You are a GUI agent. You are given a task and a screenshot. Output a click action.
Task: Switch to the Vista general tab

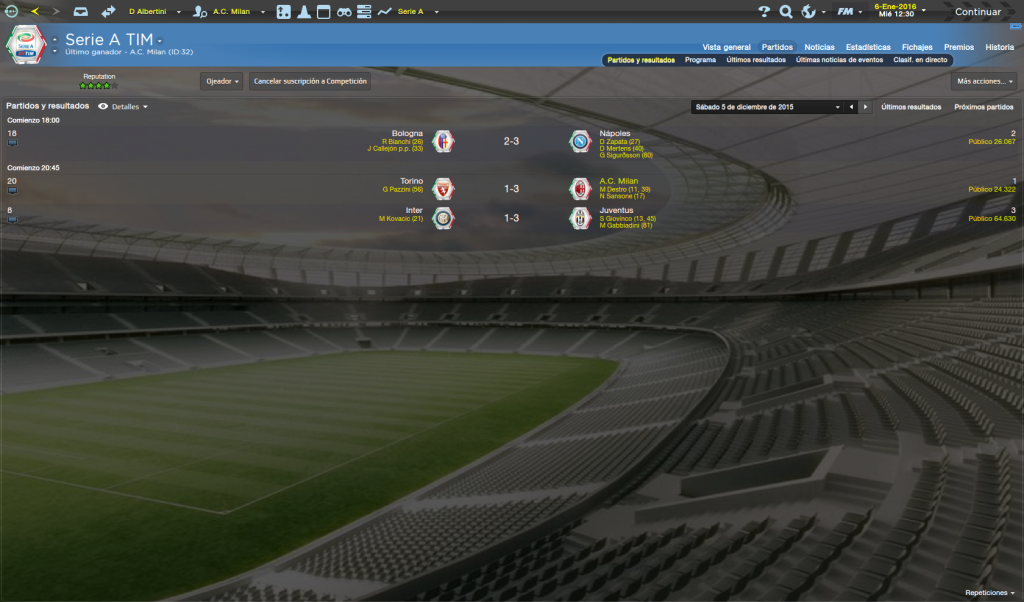tap(726, 47)
